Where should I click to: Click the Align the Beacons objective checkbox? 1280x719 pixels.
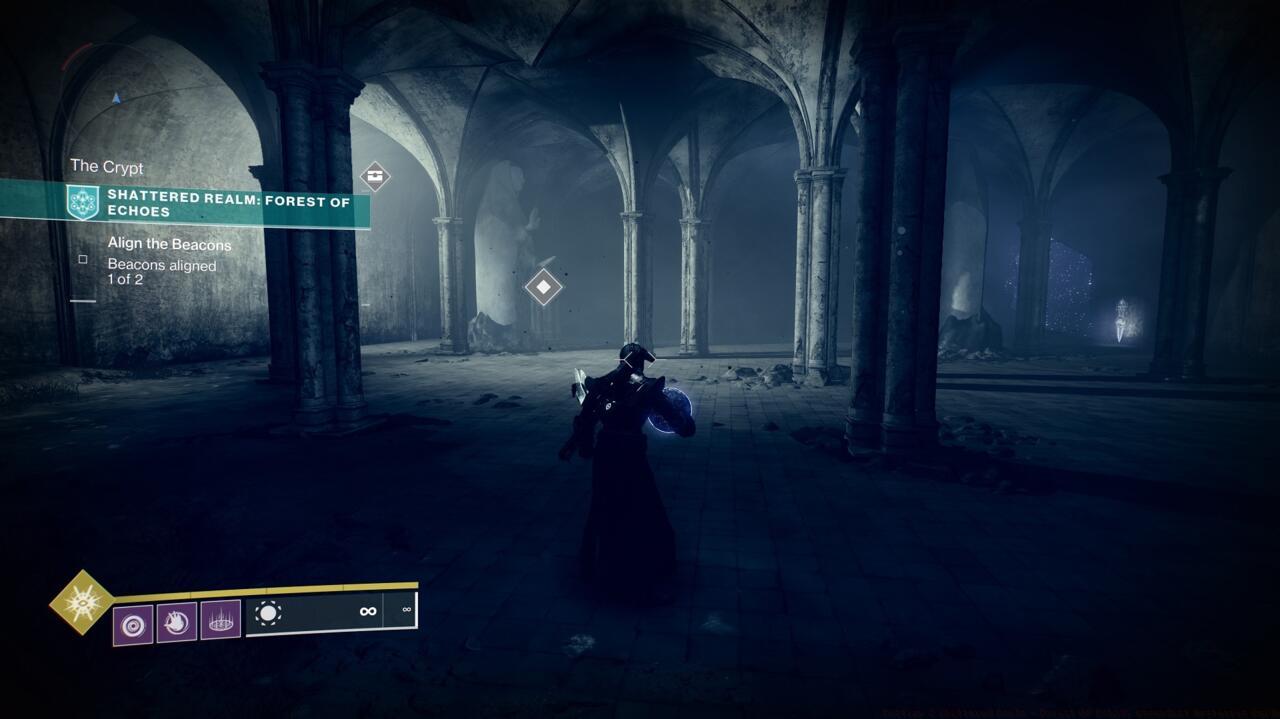[x=83, y=259]
